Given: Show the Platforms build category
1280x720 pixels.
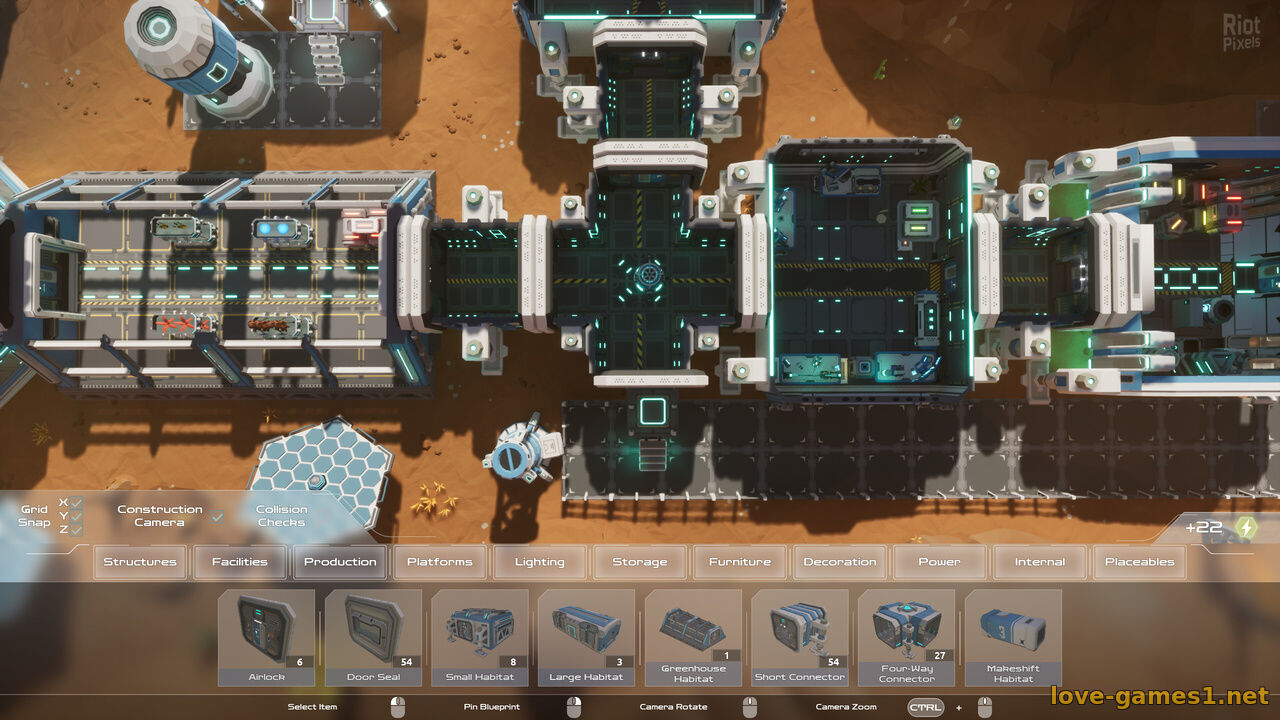Looking at the screenshot, I should pos(440,562).
